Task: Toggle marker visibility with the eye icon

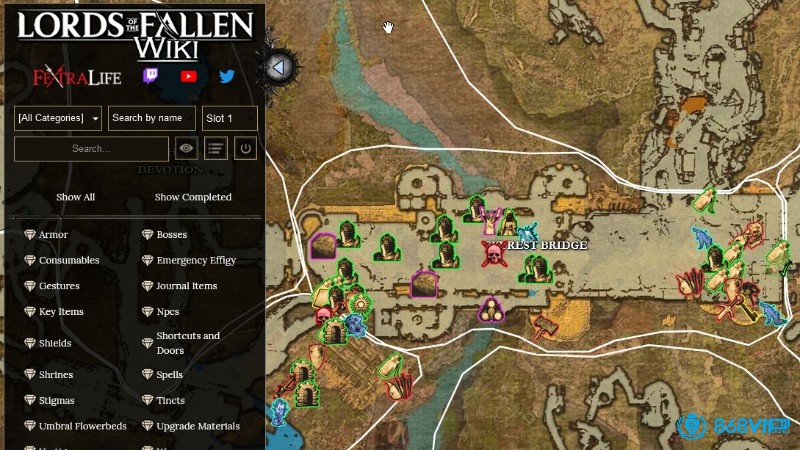Action: click(186, 149)
